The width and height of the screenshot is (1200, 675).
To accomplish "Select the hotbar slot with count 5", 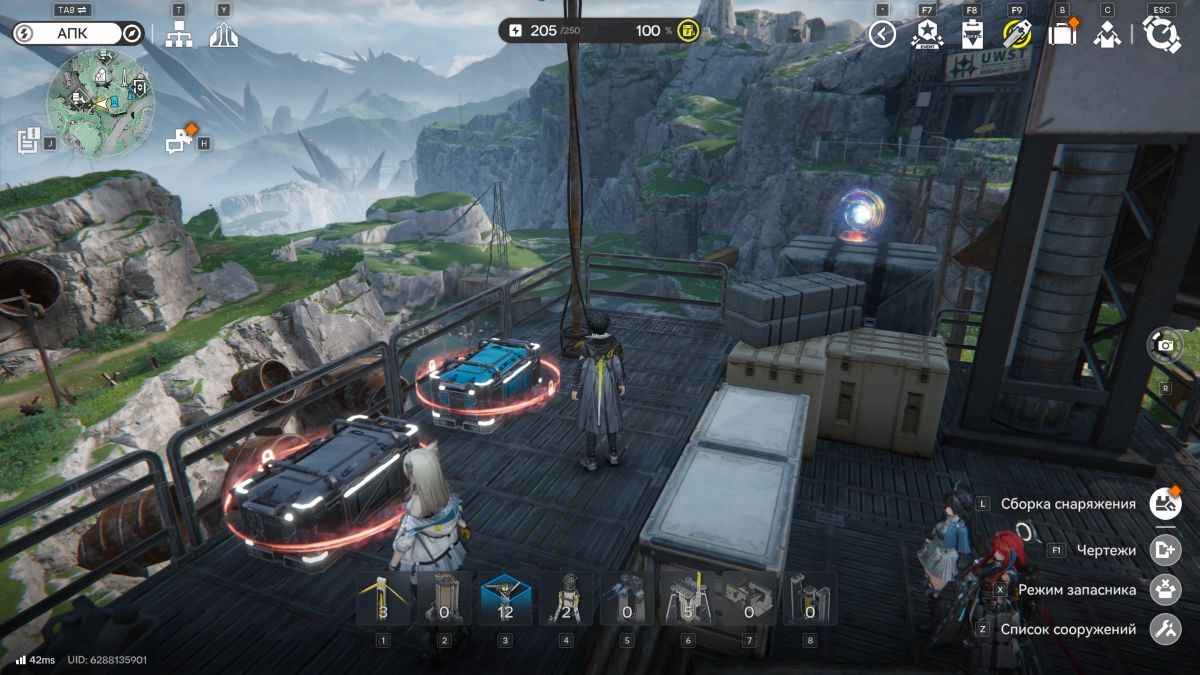I will point(687,598).
